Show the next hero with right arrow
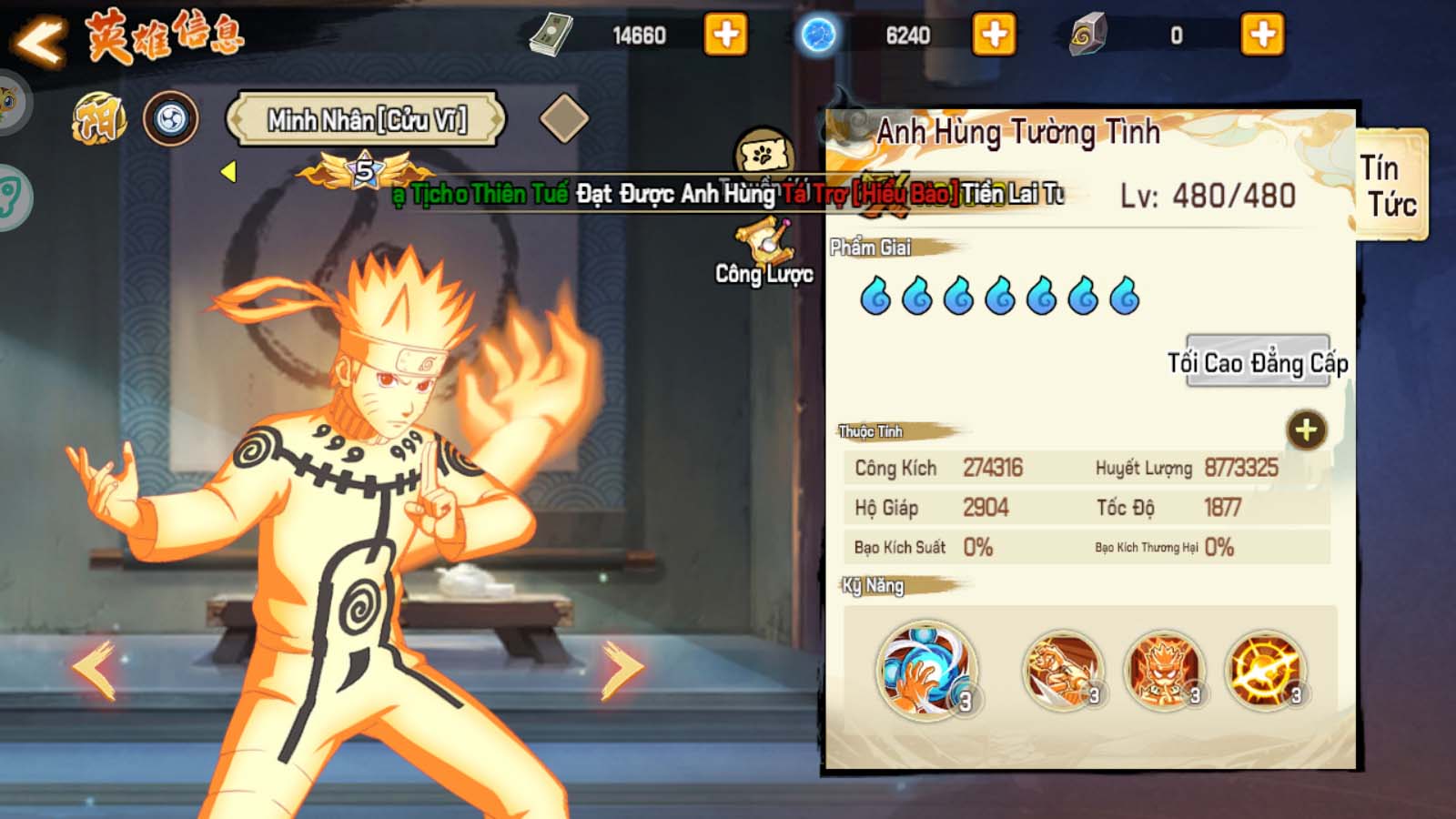Image resolution: width=1456 pixels, height=819 pixels. click(x=622, y=670)
